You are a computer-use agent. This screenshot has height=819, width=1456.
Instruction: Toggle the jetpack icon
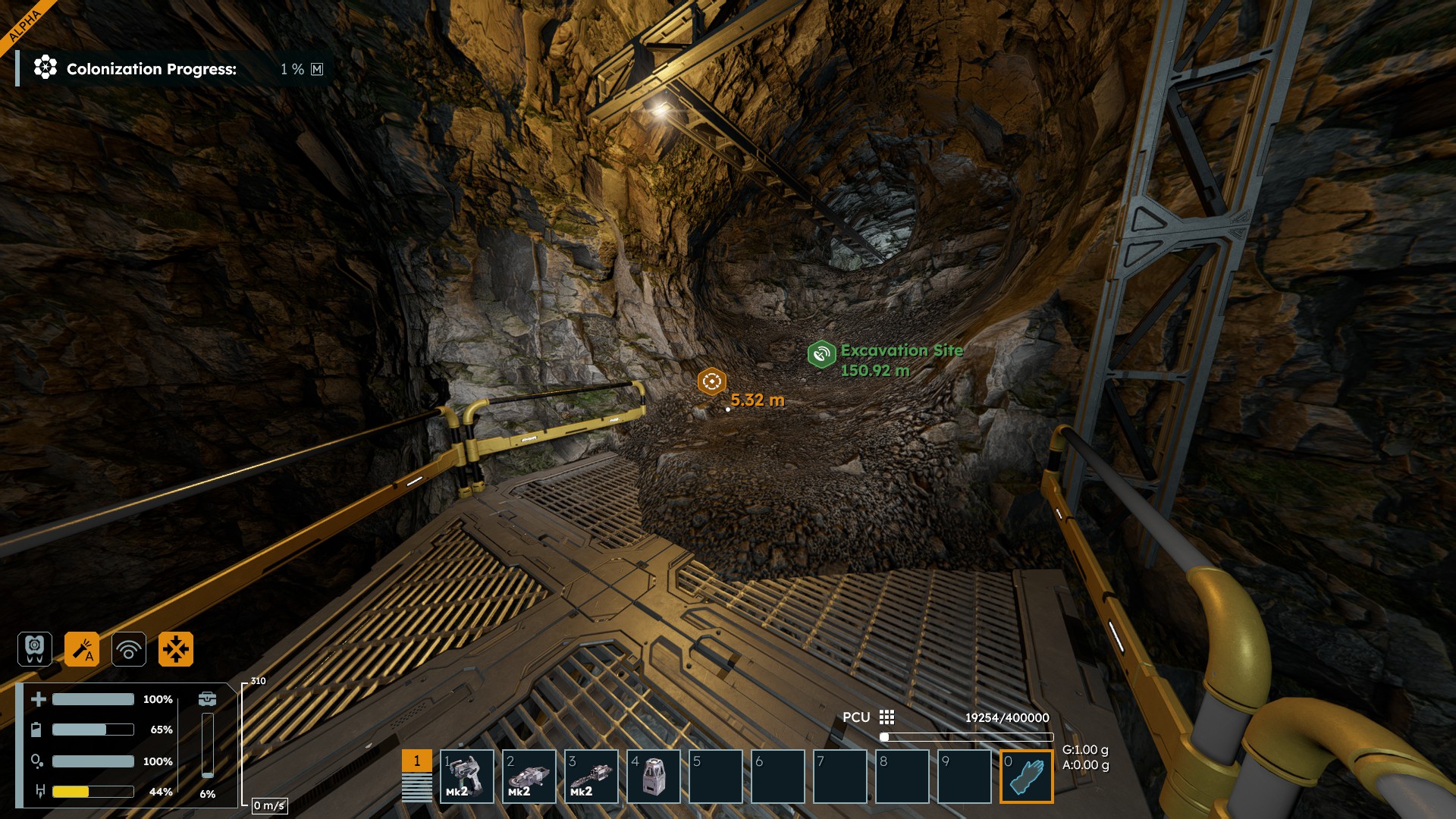35,649
